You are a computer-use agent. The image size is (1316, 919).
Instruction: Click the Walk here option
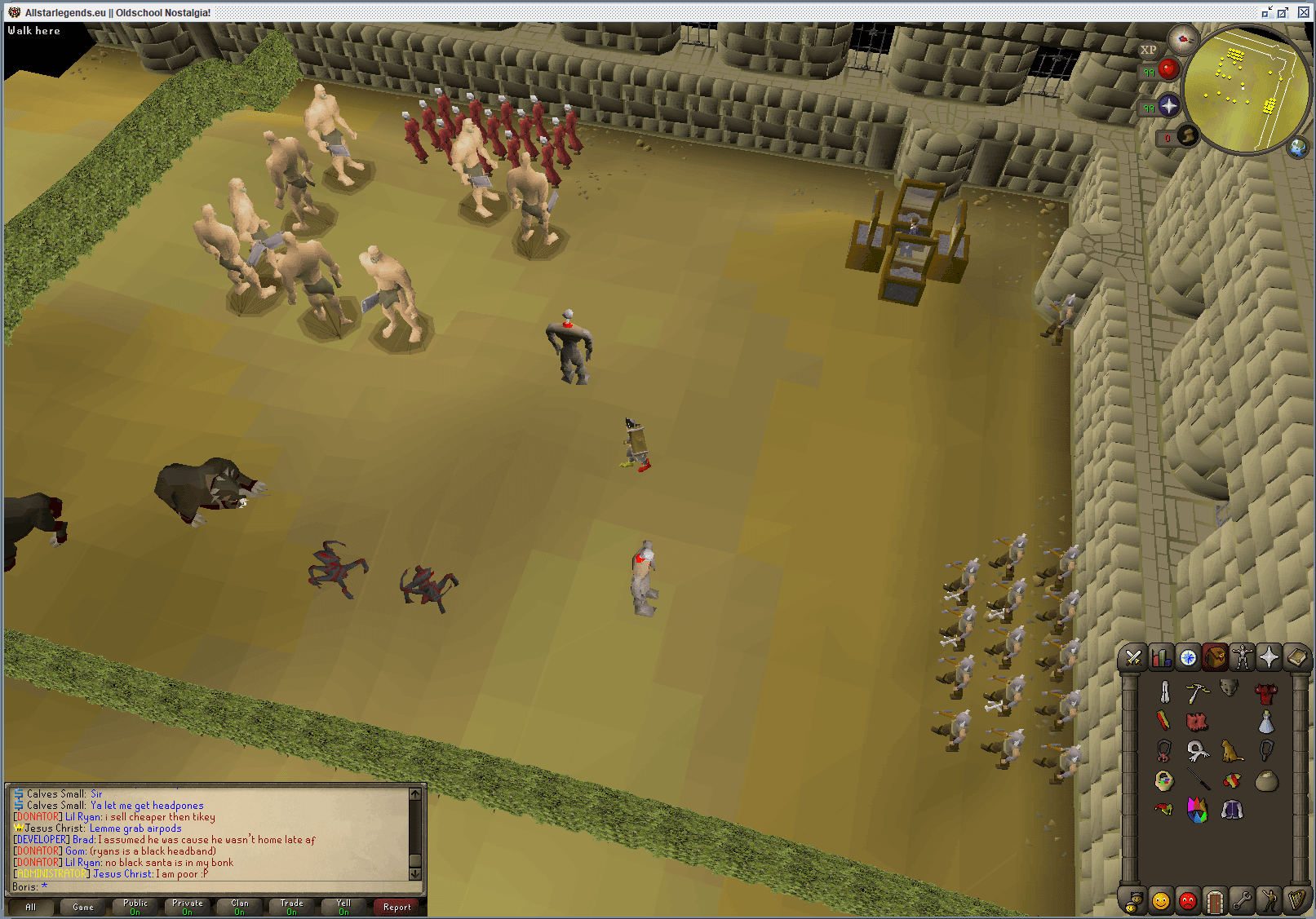pos(34,30)
